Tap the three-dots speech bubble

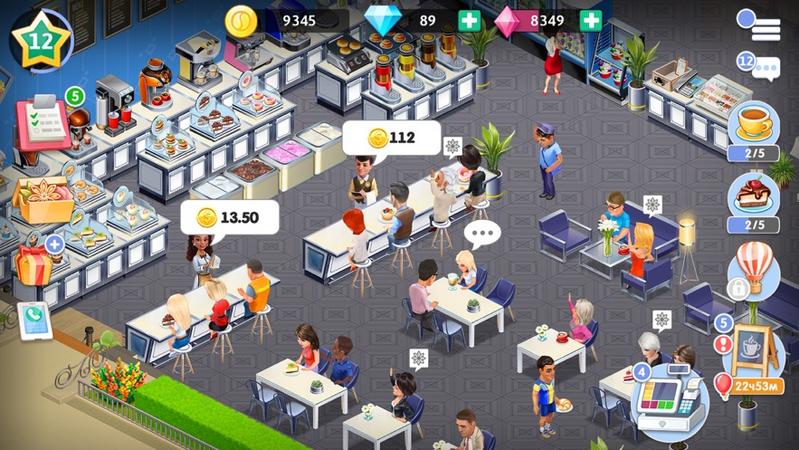[x=481, y=235]
